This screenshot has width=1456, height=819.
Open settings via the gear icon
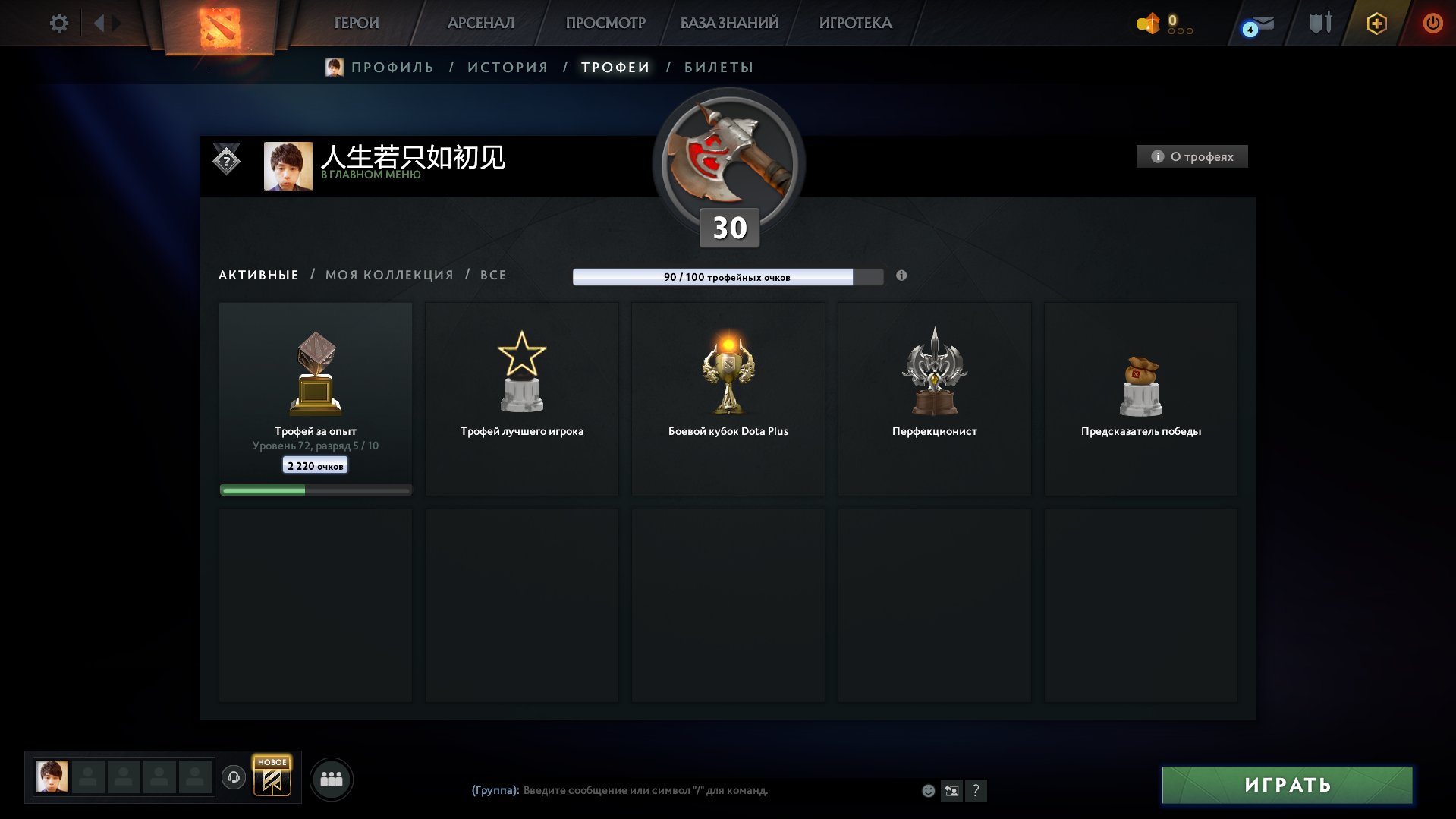[59, 23]
